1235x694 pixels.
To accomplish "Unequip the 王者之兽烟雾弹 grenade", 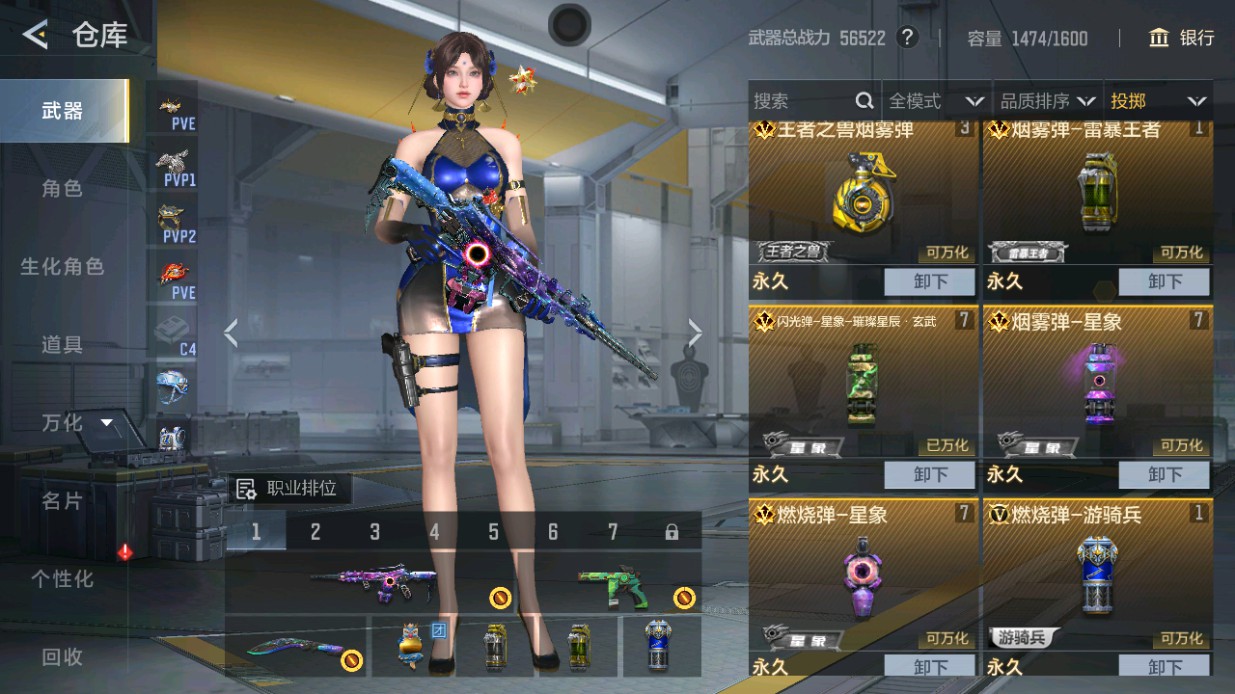I will 929,282.
